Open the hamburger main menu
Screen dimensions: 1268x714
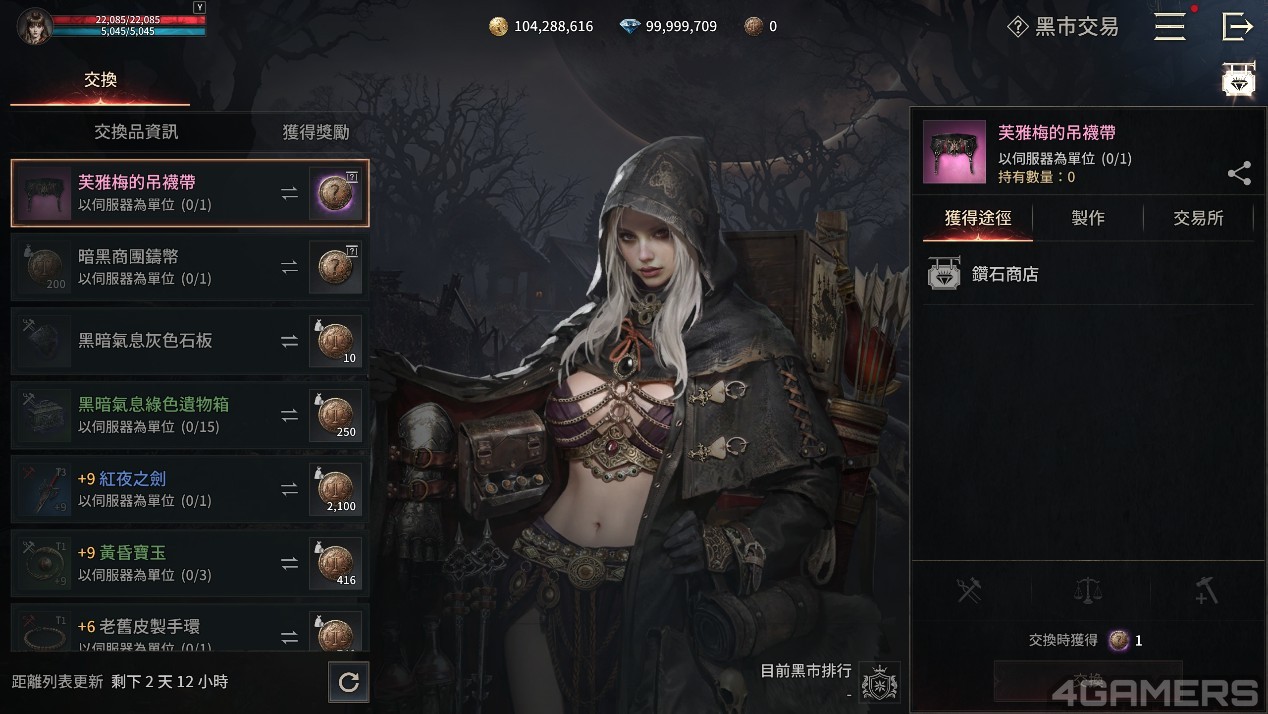(x=1169, y=27)
